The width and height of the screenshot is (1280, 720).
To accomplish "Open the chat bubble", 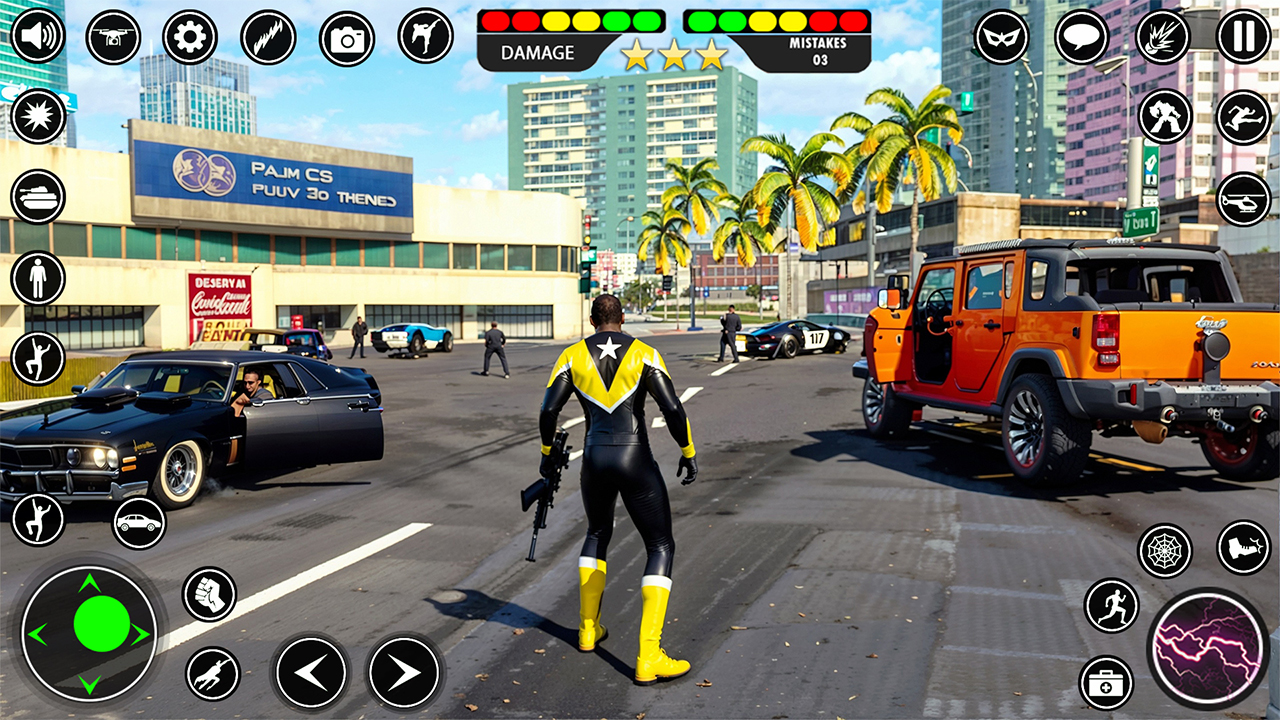I will pyautogui.click(x=1080, y=38).
